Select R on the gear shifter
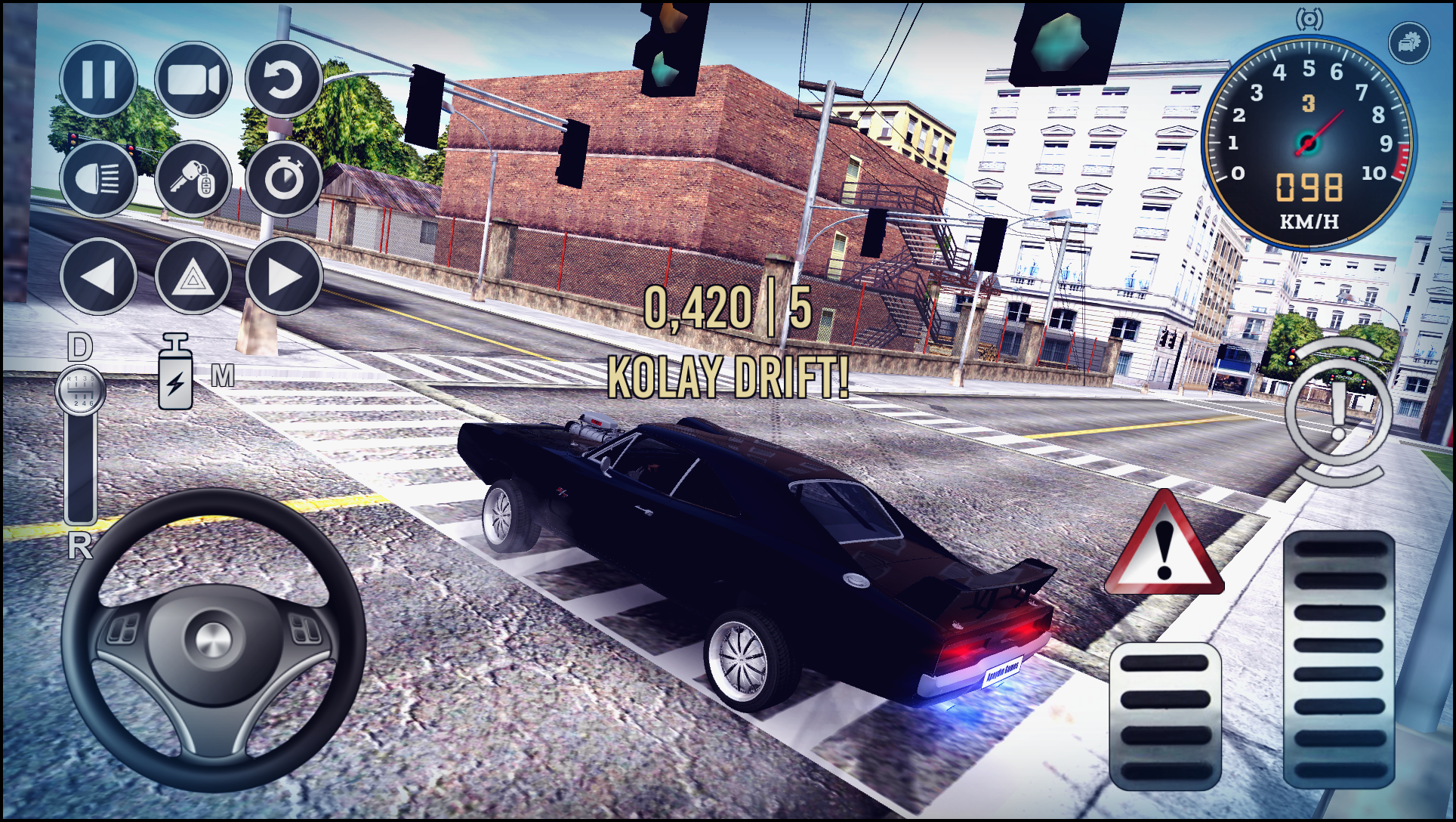Screen dimensions: 1456x822 [80, 541]
